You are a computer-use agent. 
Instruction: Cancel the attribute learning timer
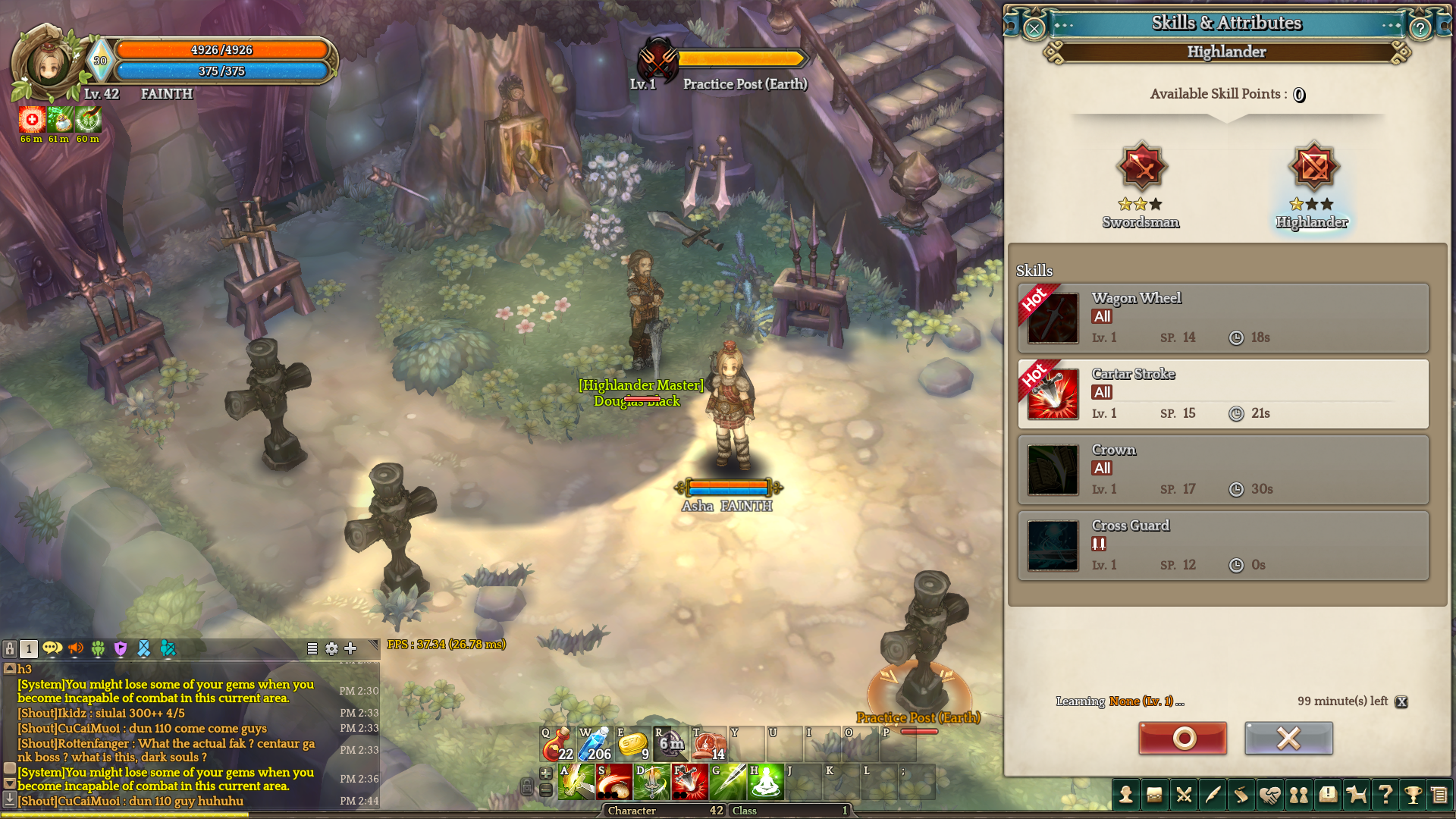[1401, 701]
